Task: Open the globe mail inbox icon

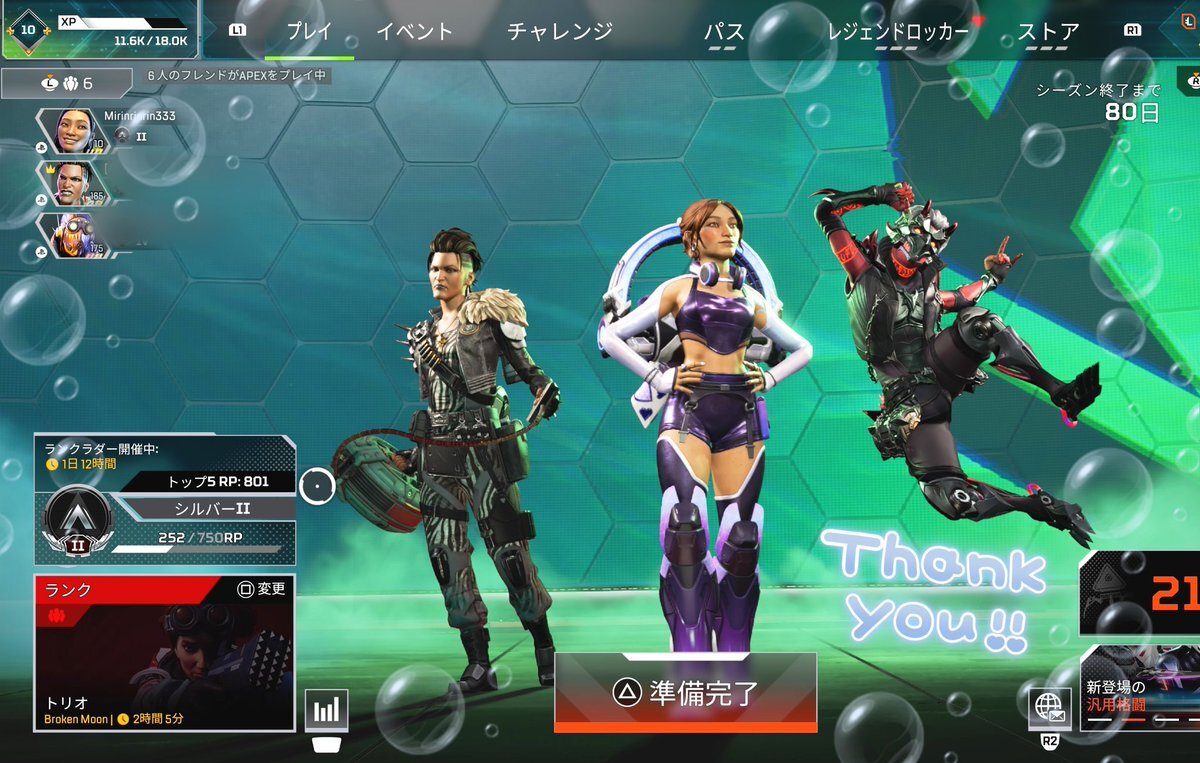Action: point(1049,707)
